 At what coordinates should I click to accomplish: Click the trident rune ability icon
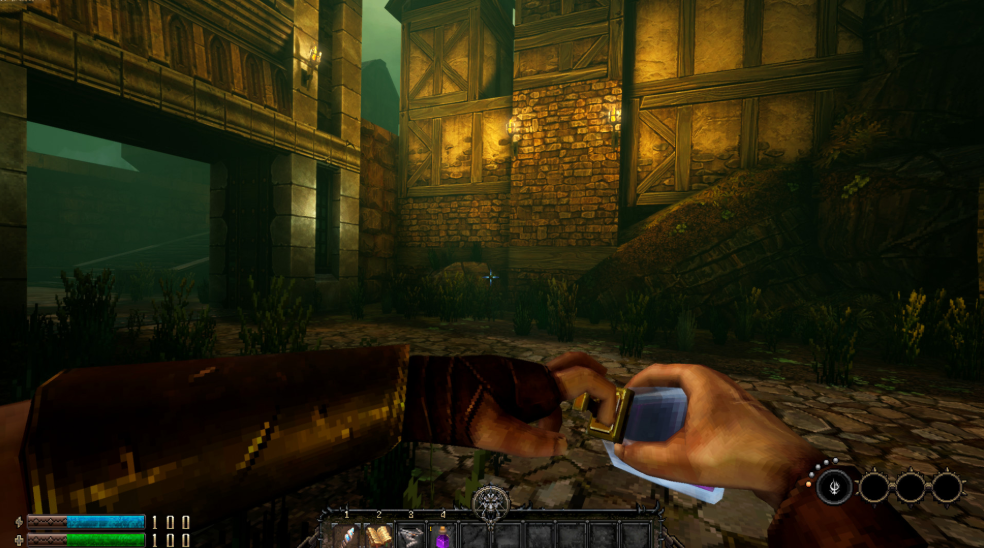pos(833,488)
